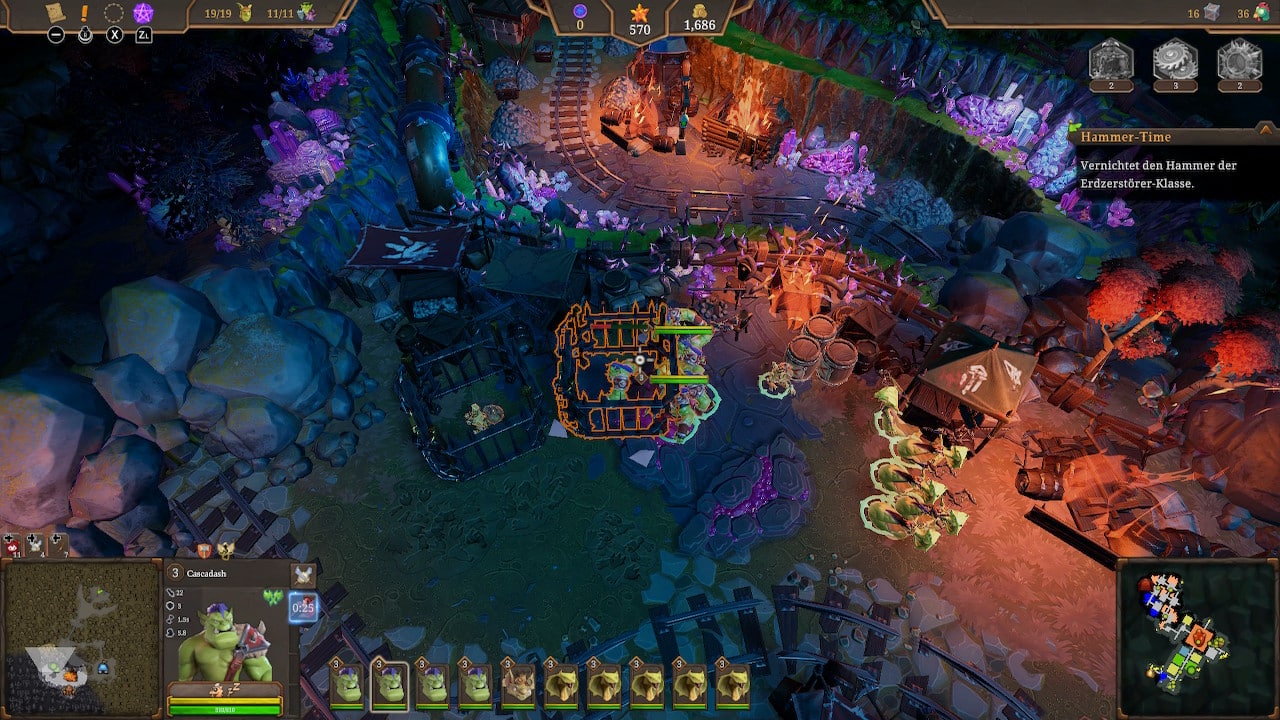Select the highlighted orc unit card
The height and width of the screenshot is (720, 1280).
coord(389,684)
